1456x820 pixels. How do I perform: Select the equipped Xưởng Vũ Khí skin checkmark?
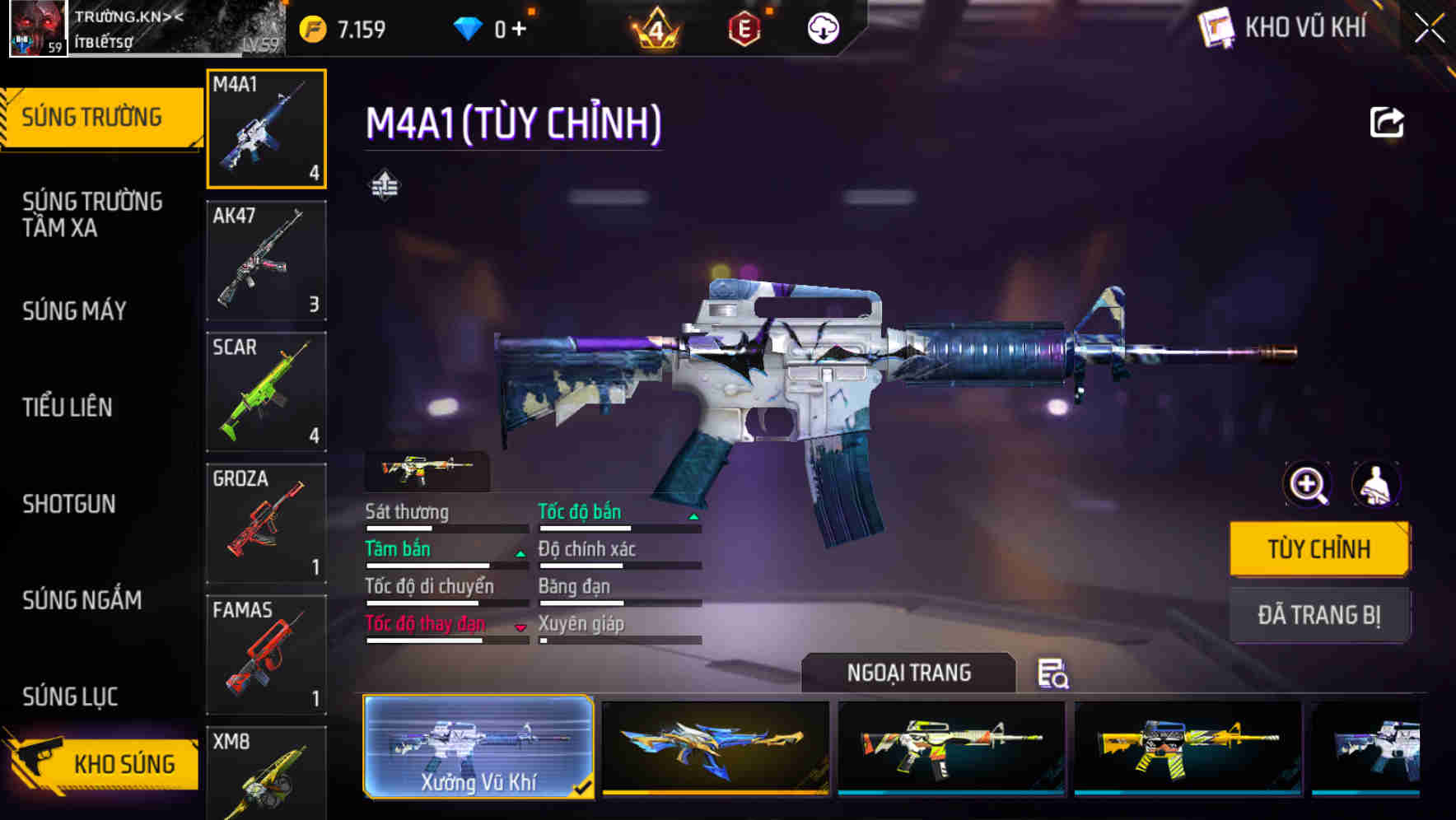(x=585, y=788)
